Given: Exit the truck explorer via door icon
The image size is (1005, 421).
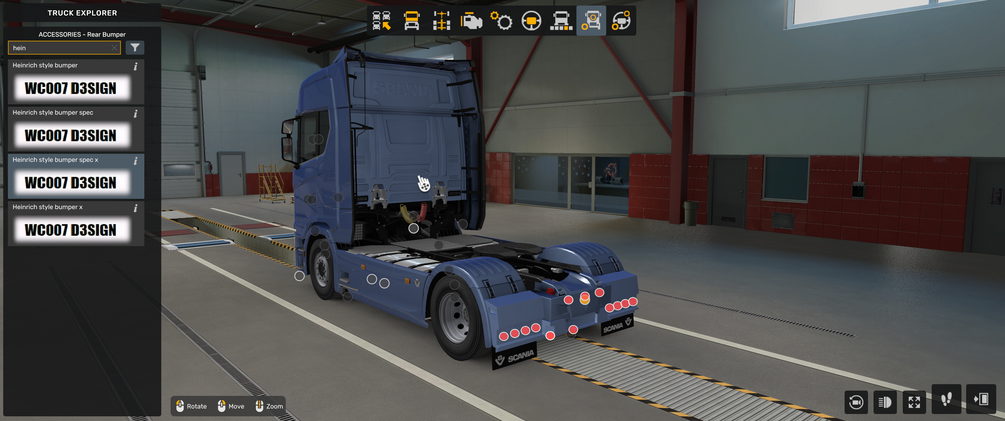Looking at the screenshot, I should 981,400.
